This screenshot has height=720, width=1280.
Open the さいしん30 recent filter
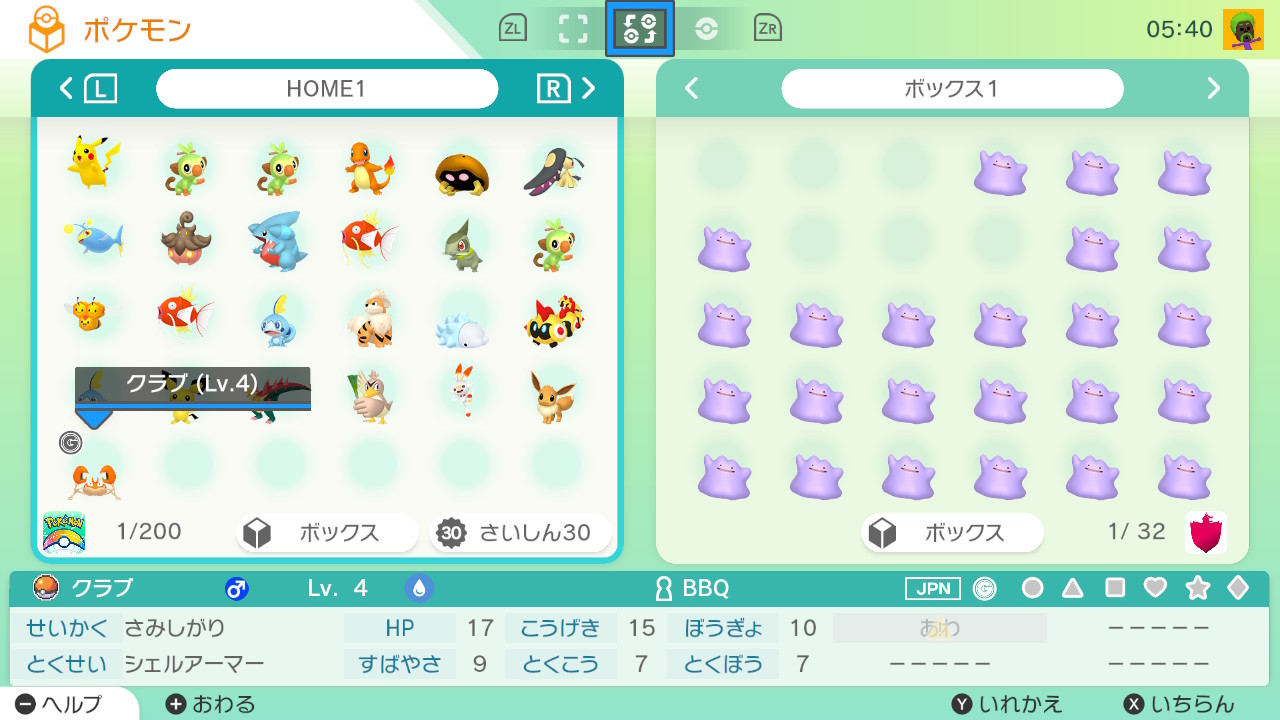(520, 533)
